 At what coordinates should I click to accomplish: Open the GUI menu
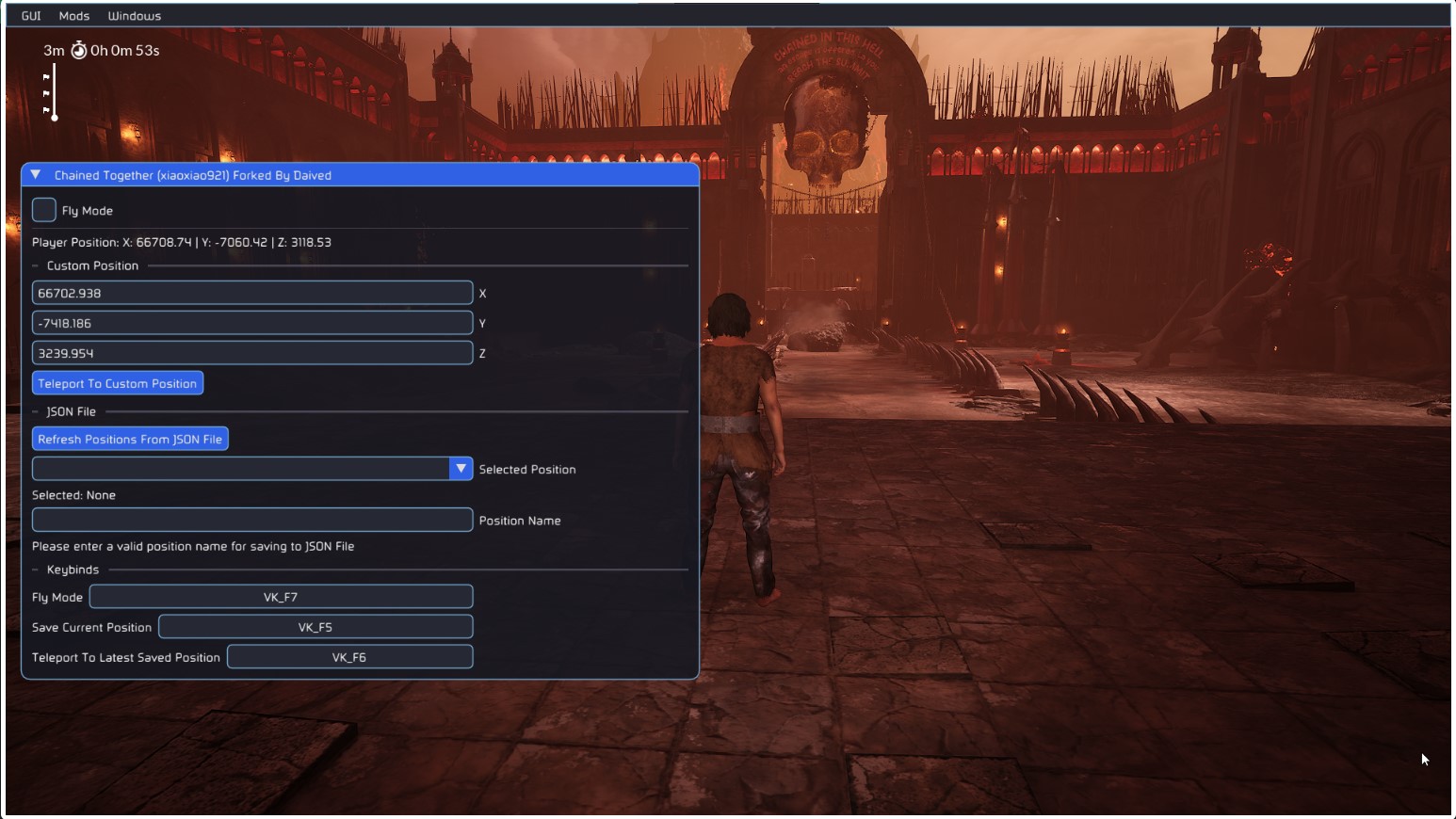pyautogui.click(x=31, y=16)
